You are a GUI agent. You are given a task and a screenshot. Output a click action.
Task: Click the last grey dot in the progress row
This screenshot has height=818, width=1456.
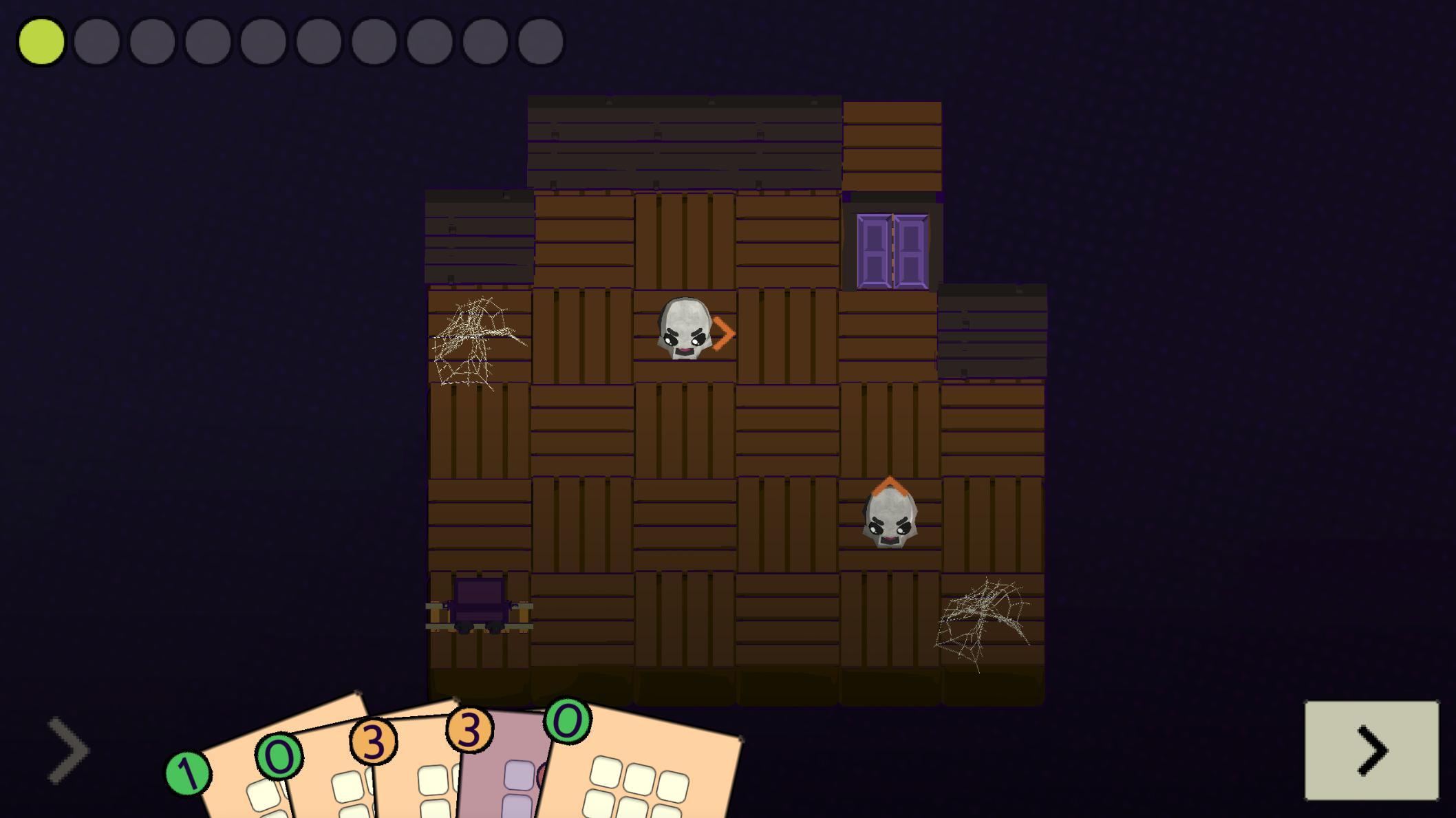tap(540, 43)
